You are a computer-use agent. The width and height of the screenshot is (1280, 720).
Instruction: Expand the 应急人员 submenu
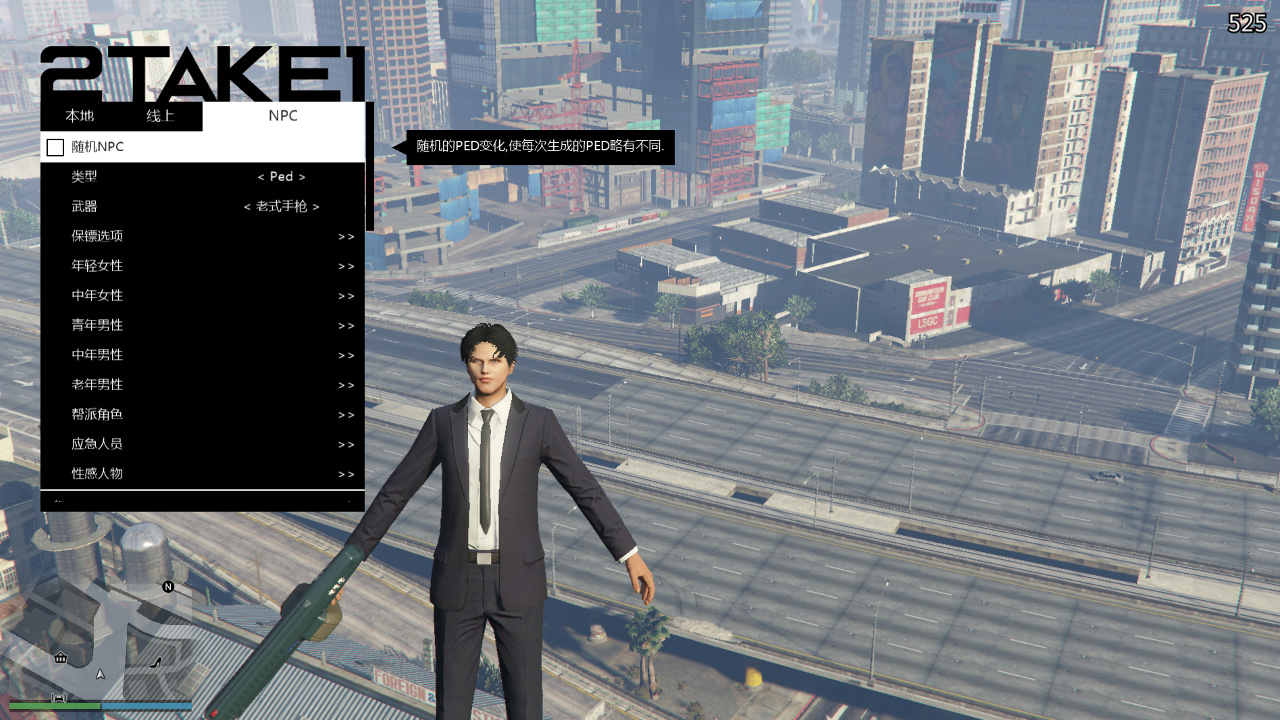[200, 444]
